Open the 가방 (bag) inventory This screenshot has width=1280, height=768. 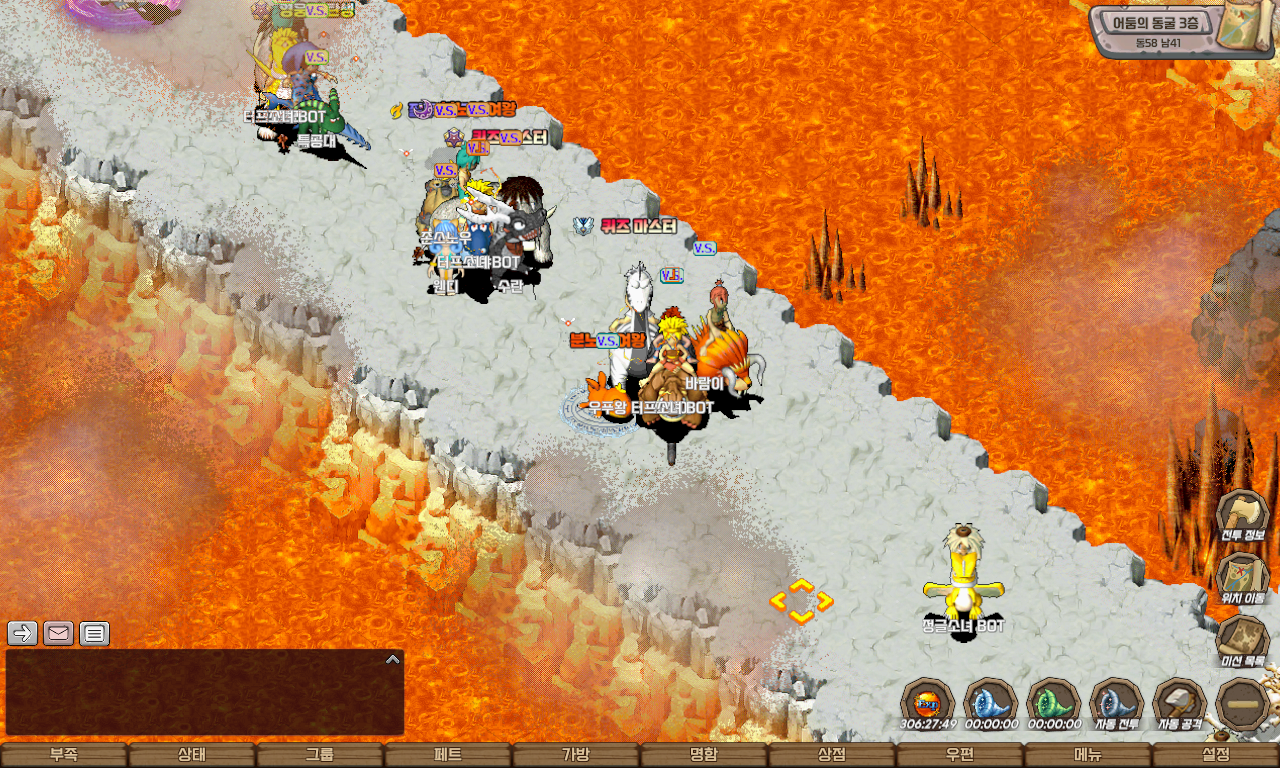pos(576,755)
